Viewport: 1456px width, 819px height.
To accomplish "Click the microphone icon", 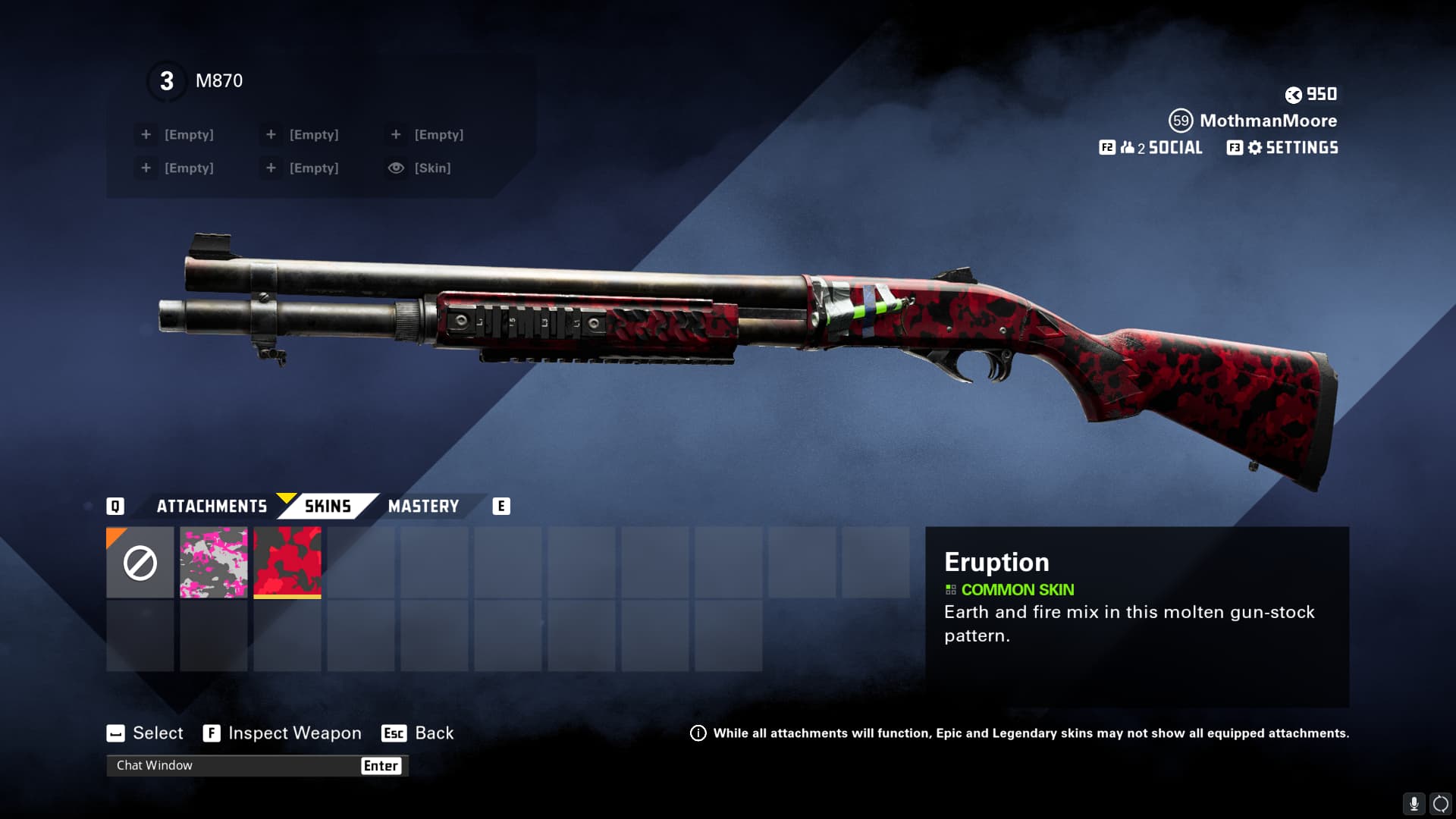I will pyautogui.click(x=1414, y=804).
